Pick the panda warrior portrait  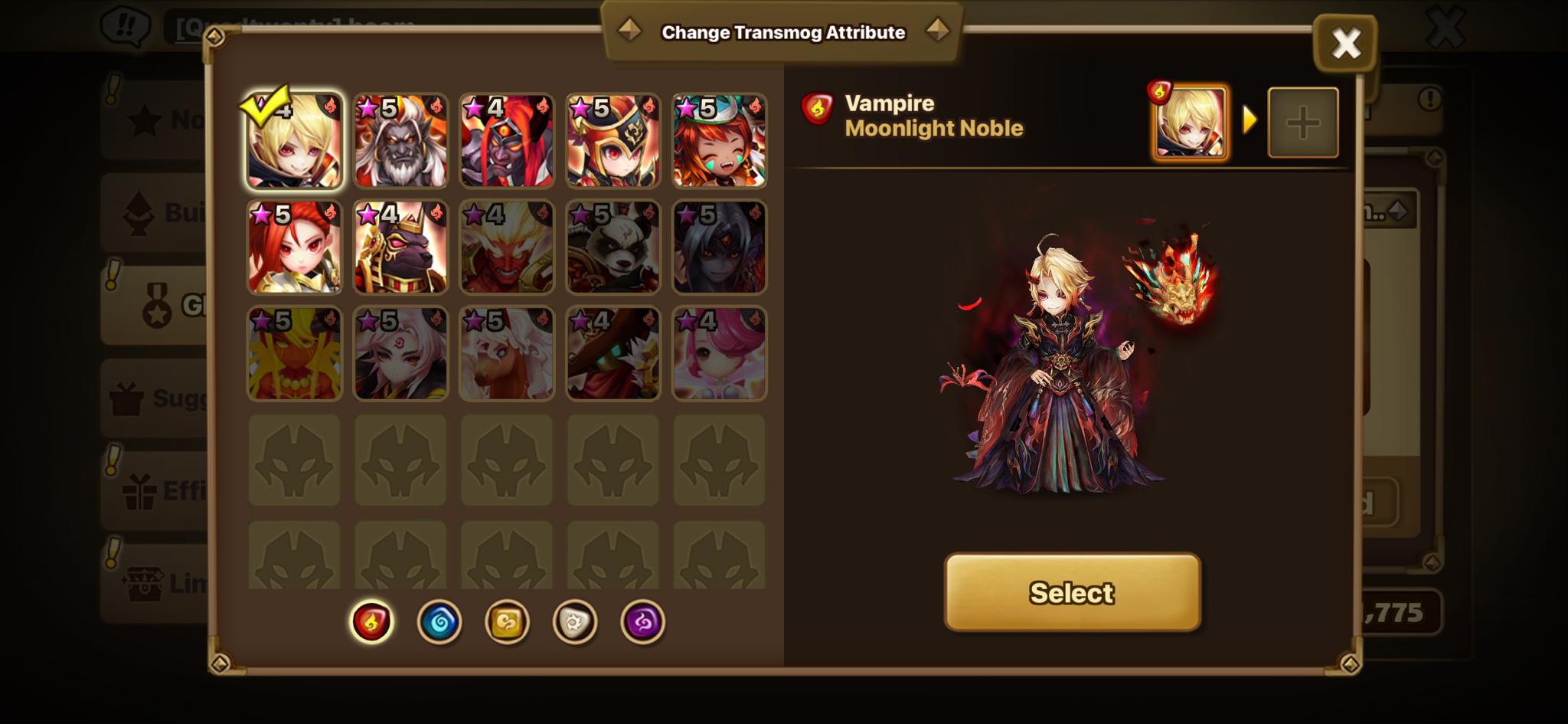612,247
